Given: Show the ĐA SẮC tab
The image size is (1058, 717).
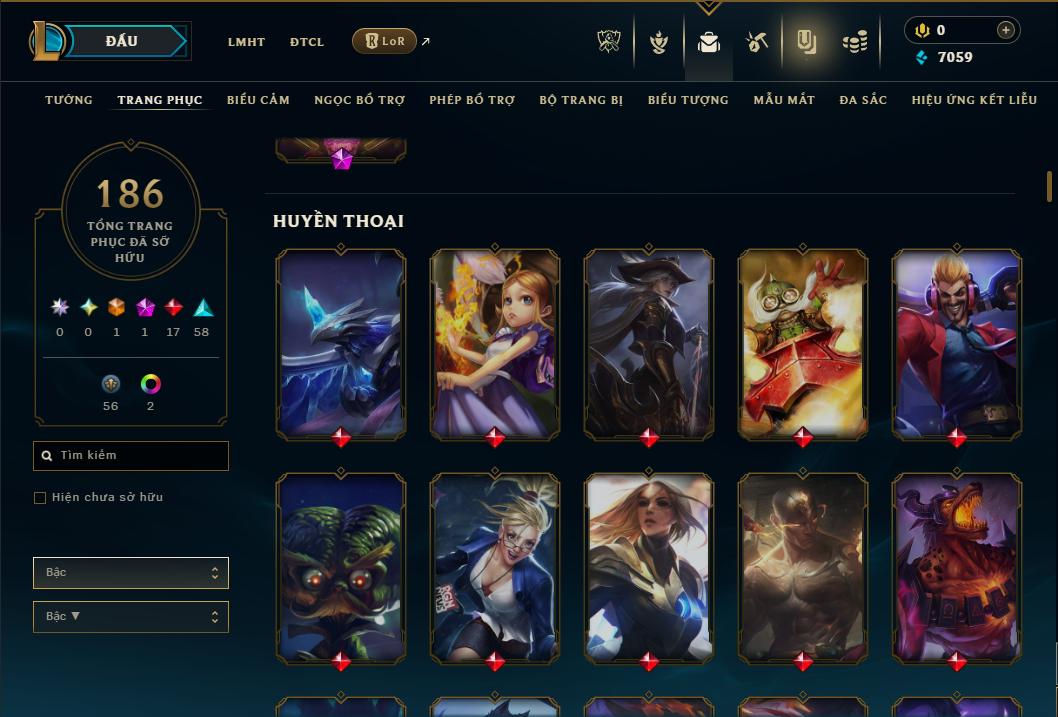Looking at the screenshot, I should pos(863,100).
